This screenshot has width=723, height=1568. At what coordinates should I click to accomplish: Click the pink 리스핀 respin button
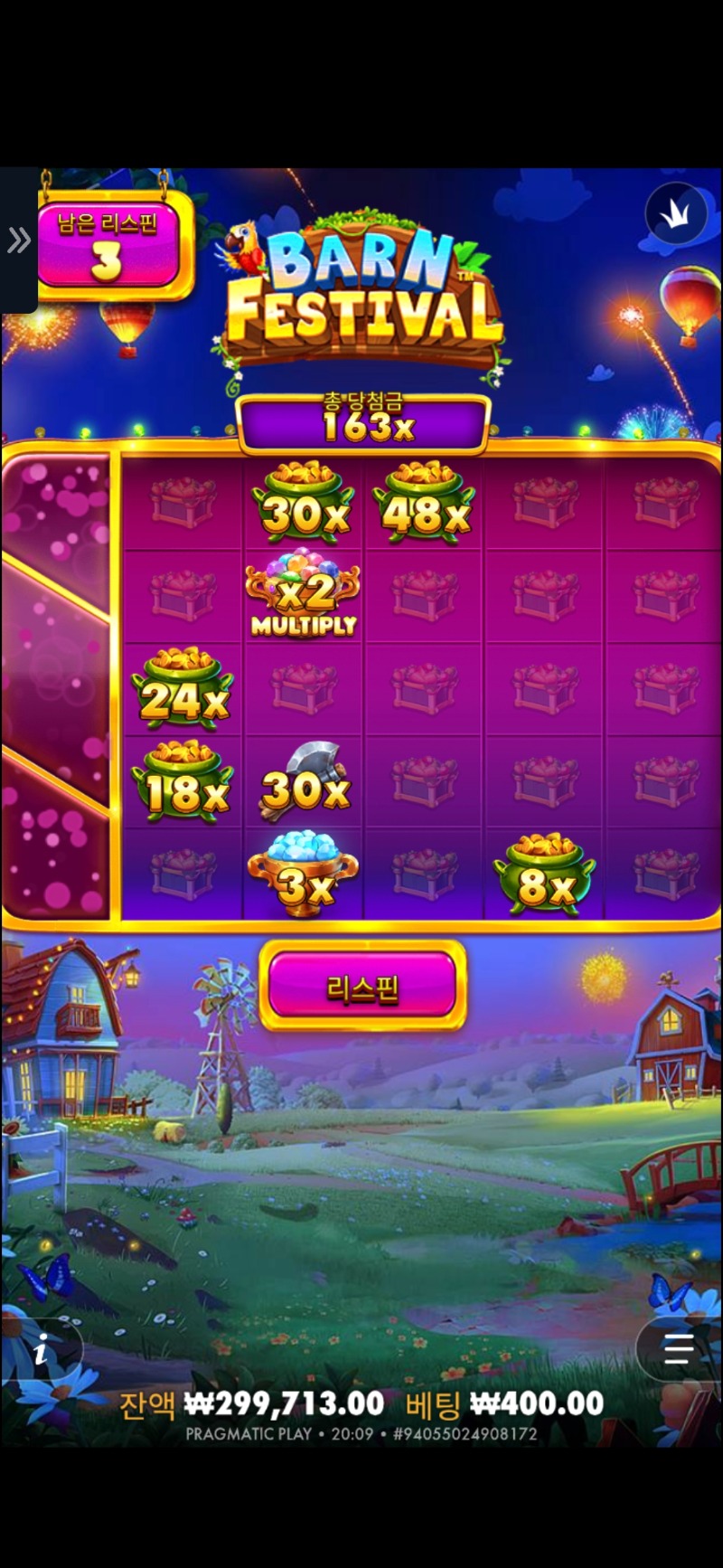[362, 987]
